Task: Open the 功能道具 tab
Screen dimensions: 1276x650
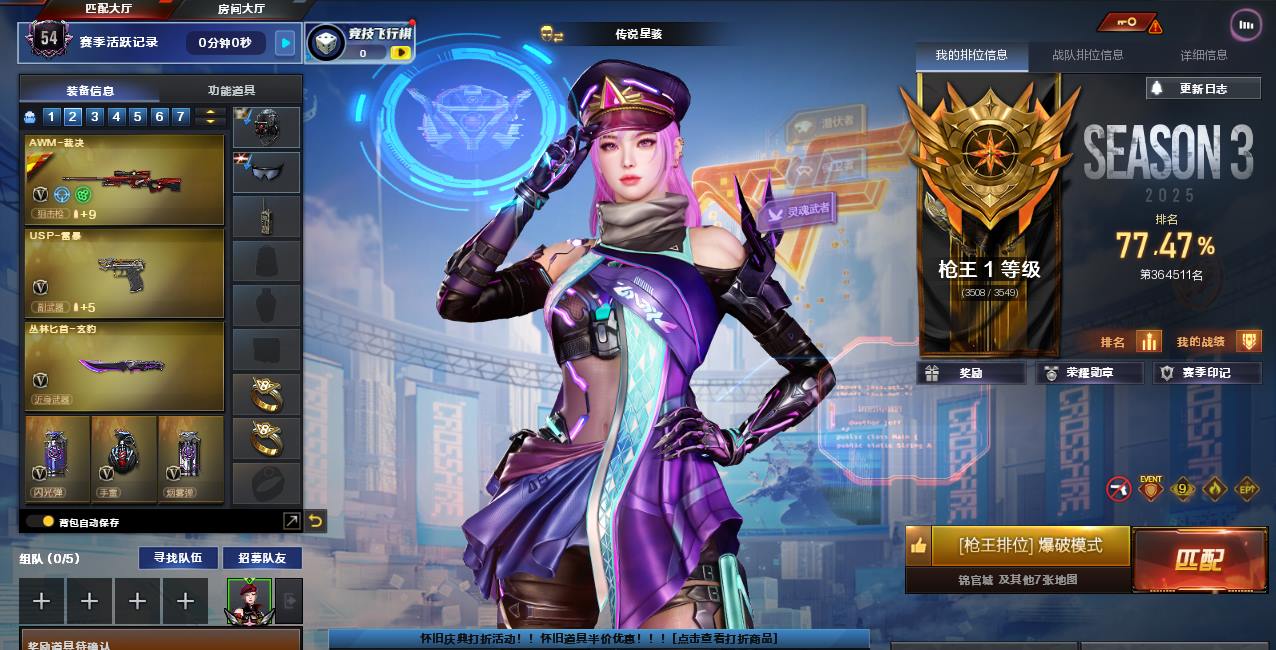Action: [231, 90]
